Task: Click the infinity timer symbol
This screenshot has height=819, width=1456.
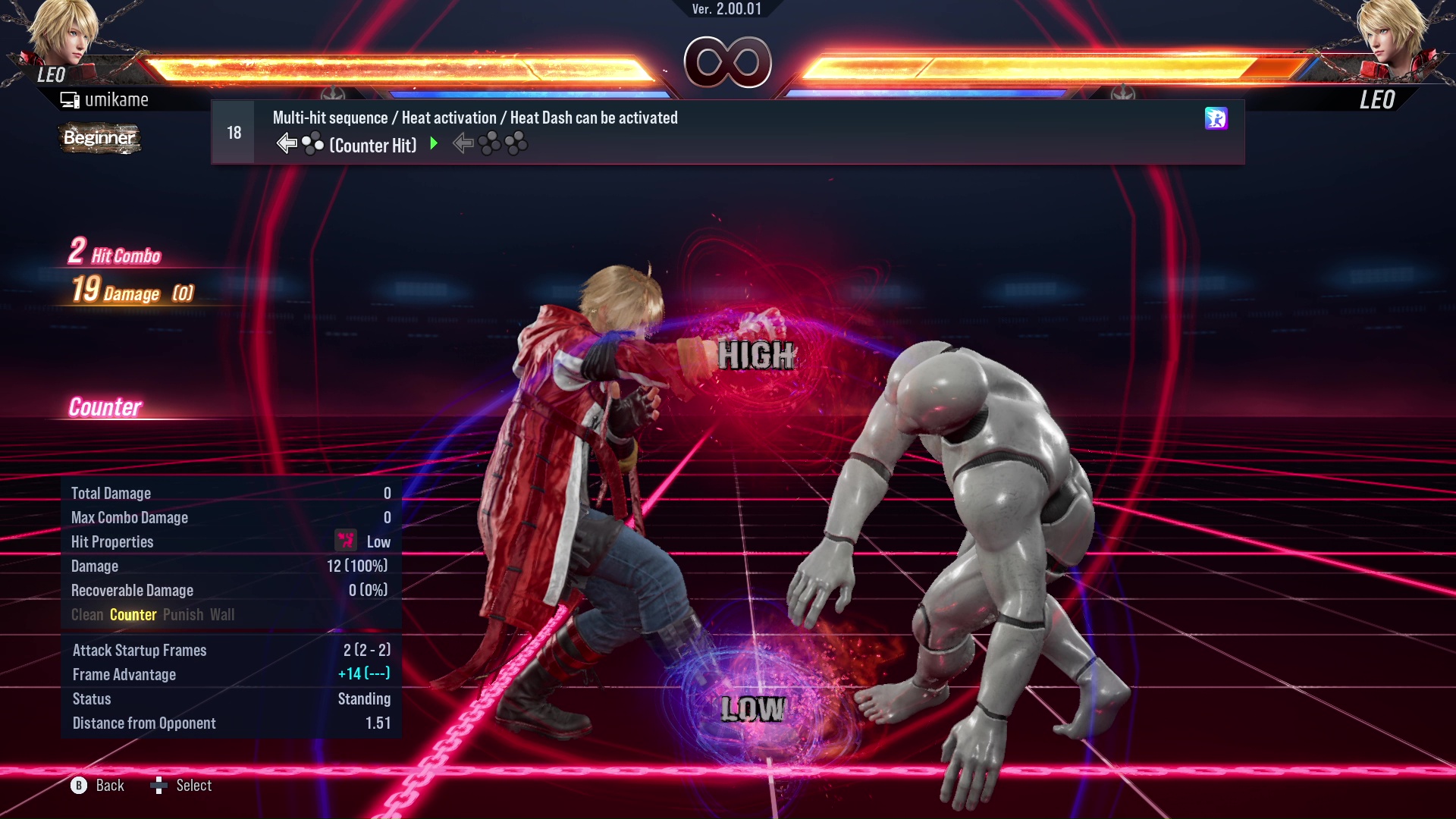Action: point(726,62)
